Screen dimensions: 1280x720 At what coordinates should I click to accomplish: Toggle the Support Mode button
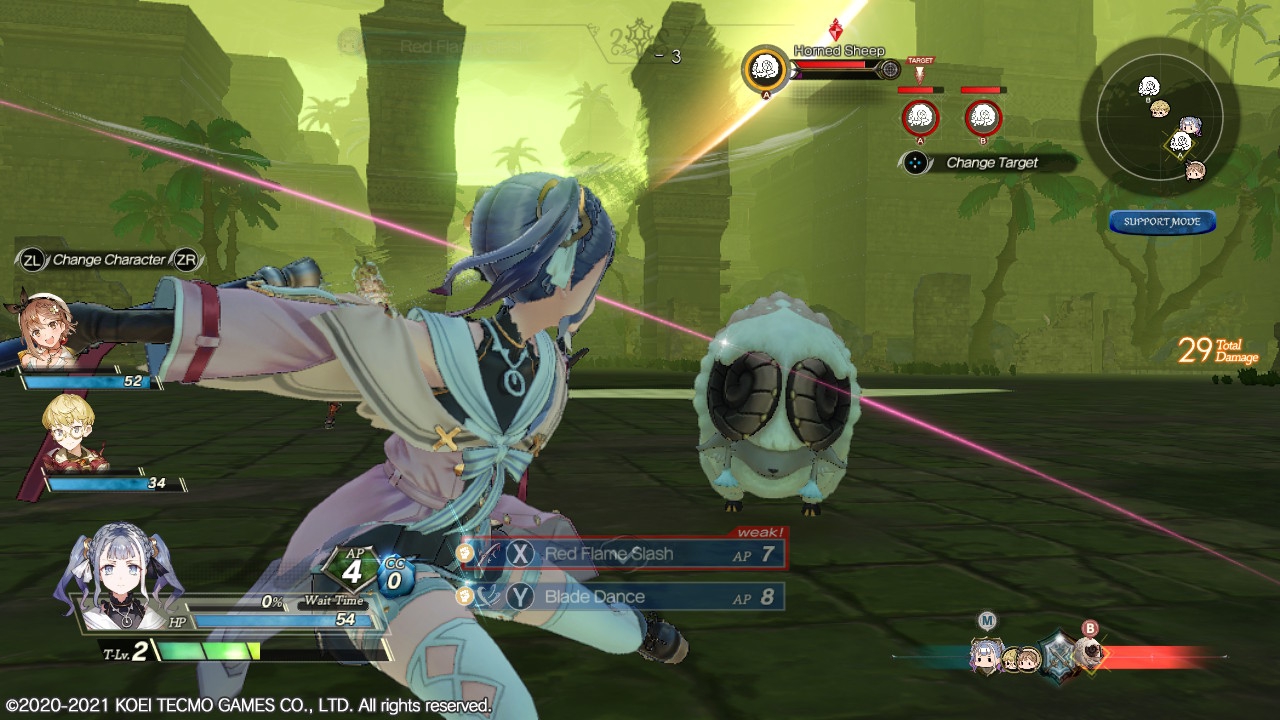[1161, 222]
